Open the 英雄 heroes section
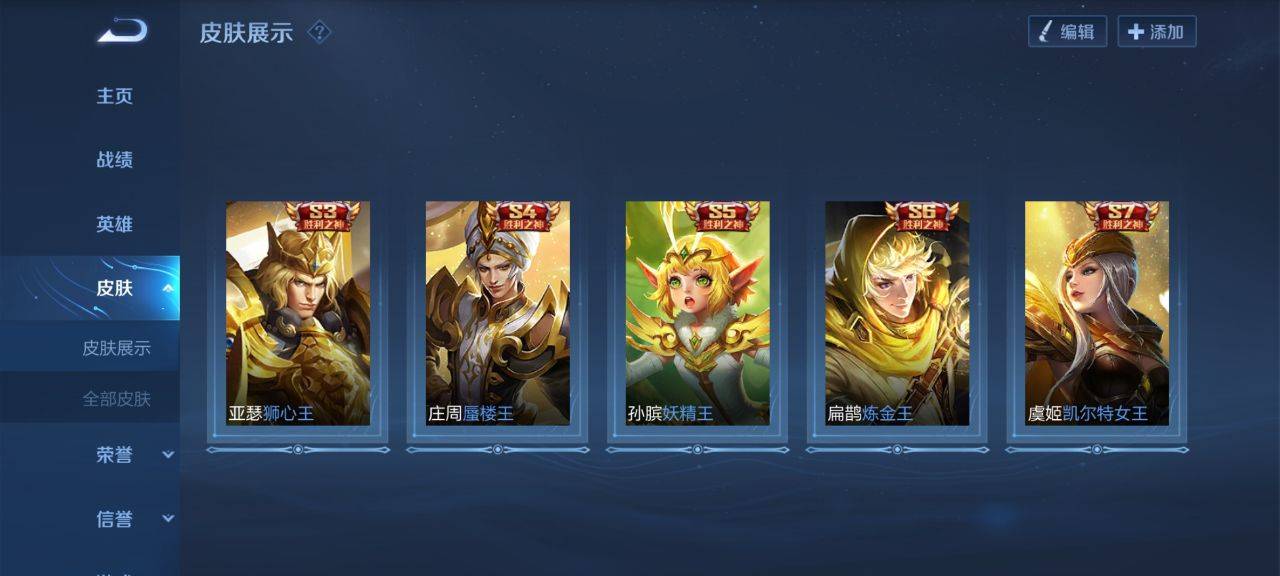 pos(114,224)
